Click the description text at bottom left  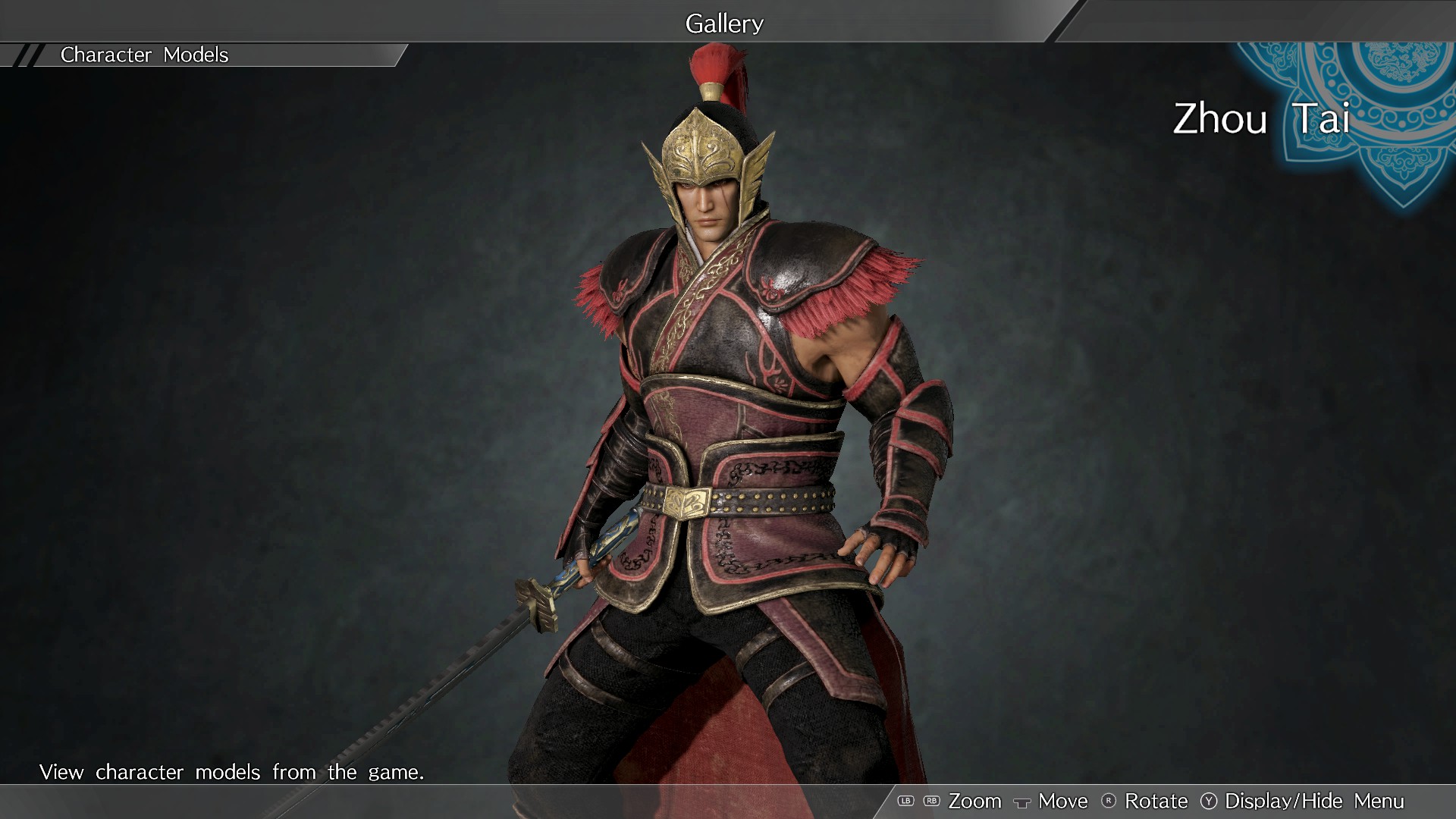[x=231, y=772]
